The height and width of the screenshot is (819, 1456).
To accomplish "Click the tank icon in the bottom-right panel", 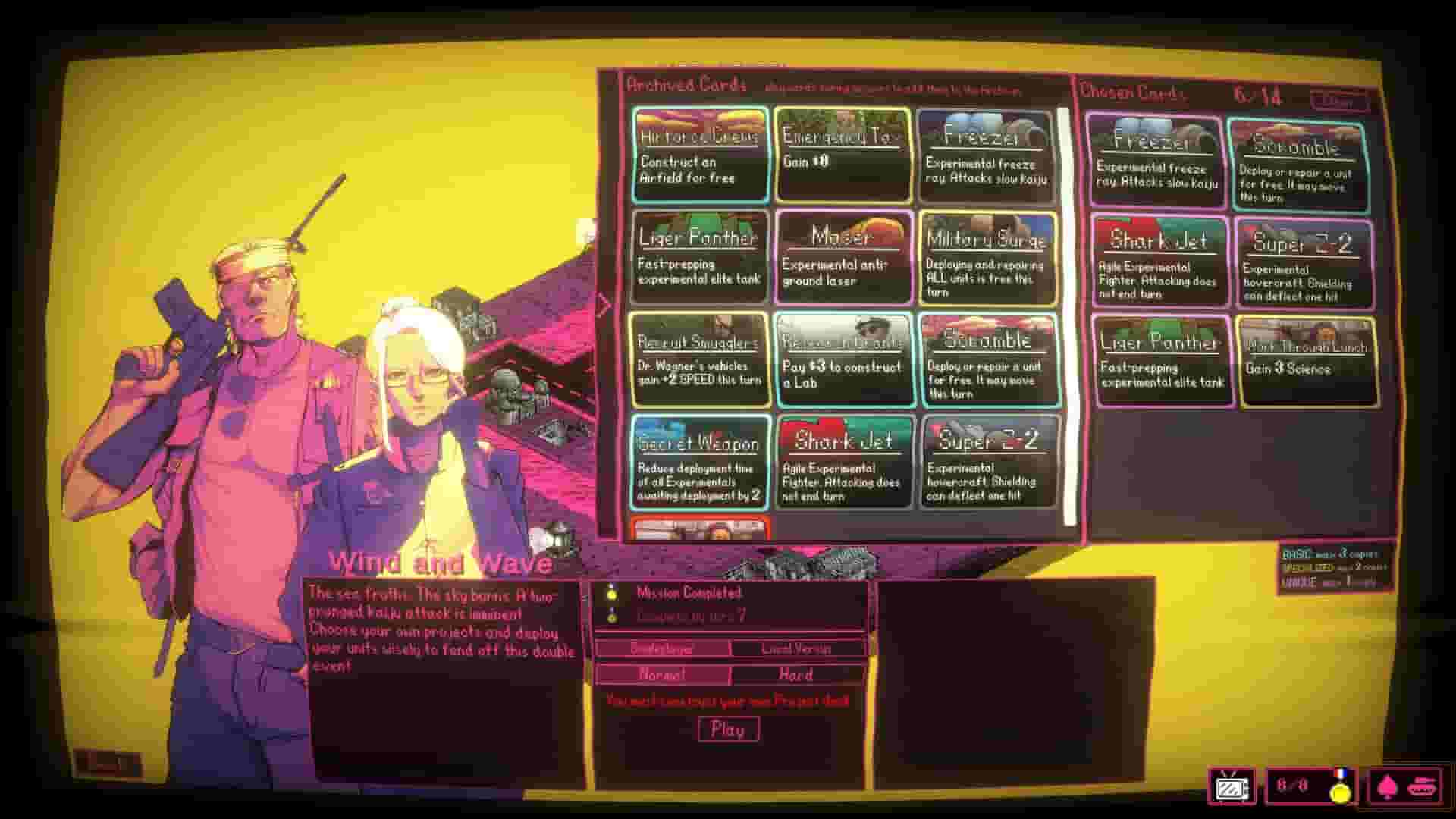I will click(1422, 789).
